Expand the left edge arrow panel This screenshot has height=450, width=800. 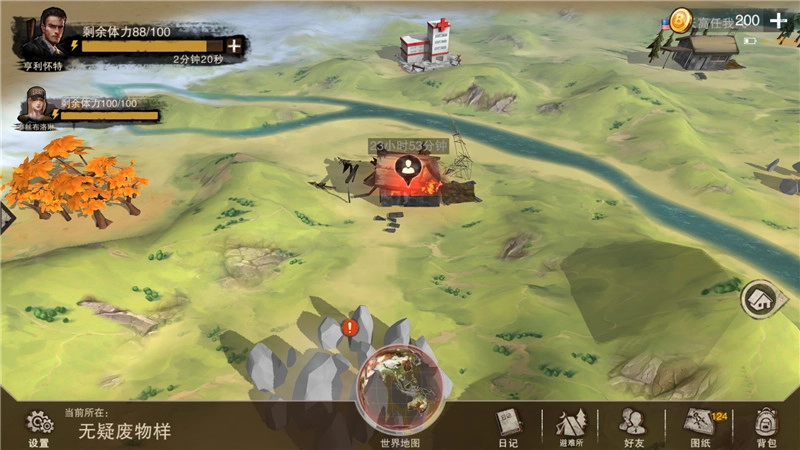[6, 215]
